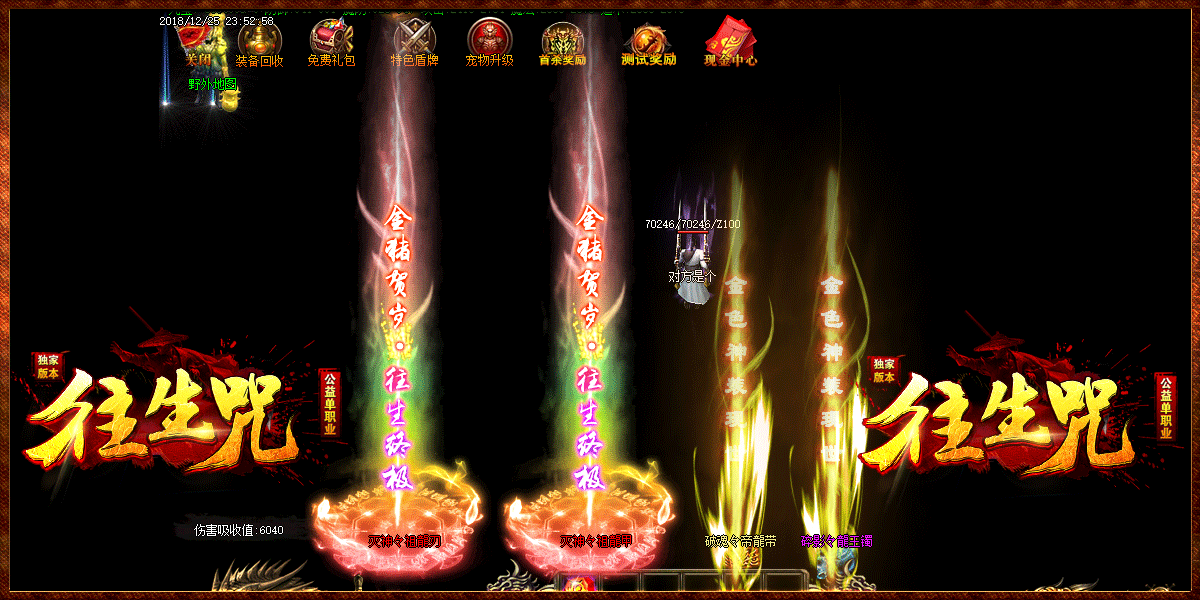Open the 测试奖励 test rewards icon

tap(647, 42)
